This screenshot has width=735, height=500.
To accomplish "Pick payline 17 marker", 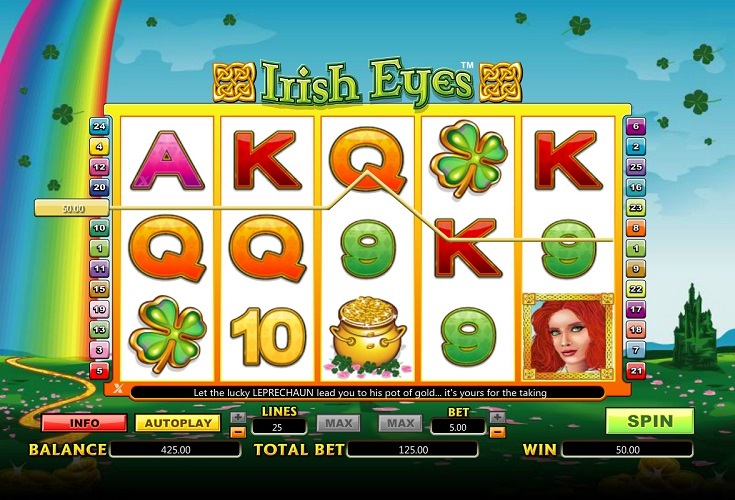I will click(635, 309).
